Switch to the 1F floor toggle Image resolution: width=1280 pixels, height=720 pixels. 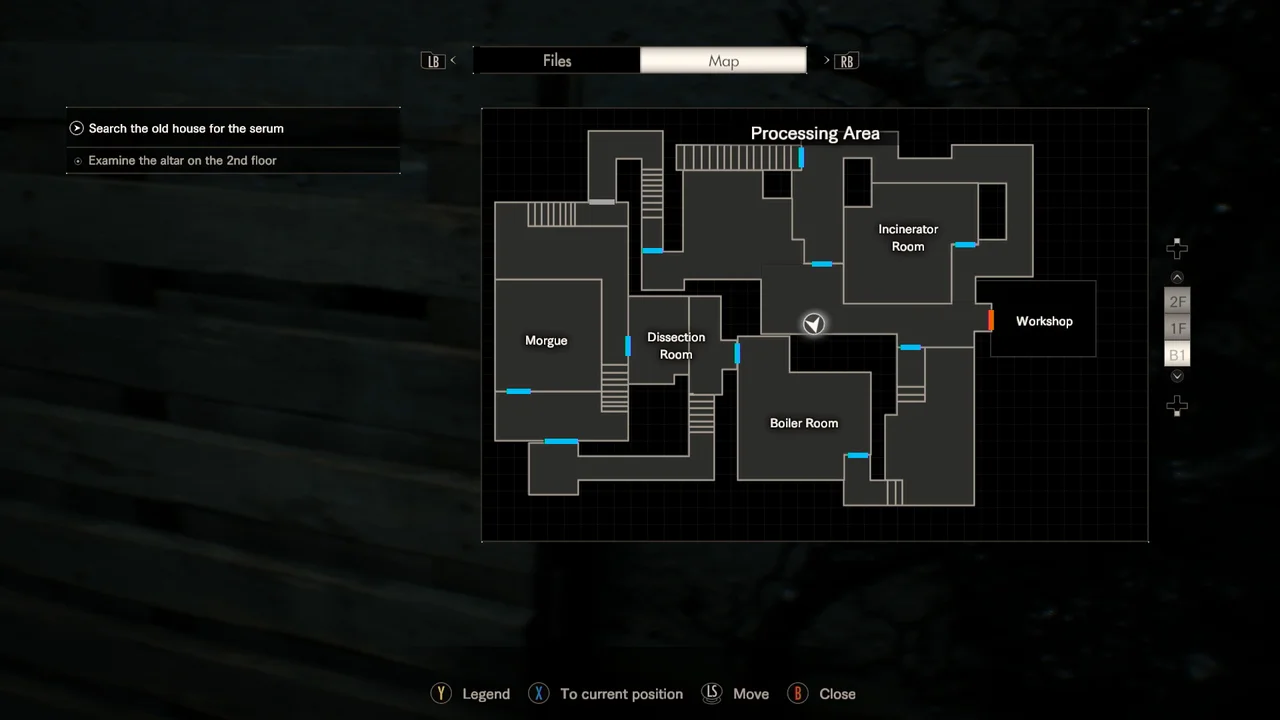[x=1177, y=328]
